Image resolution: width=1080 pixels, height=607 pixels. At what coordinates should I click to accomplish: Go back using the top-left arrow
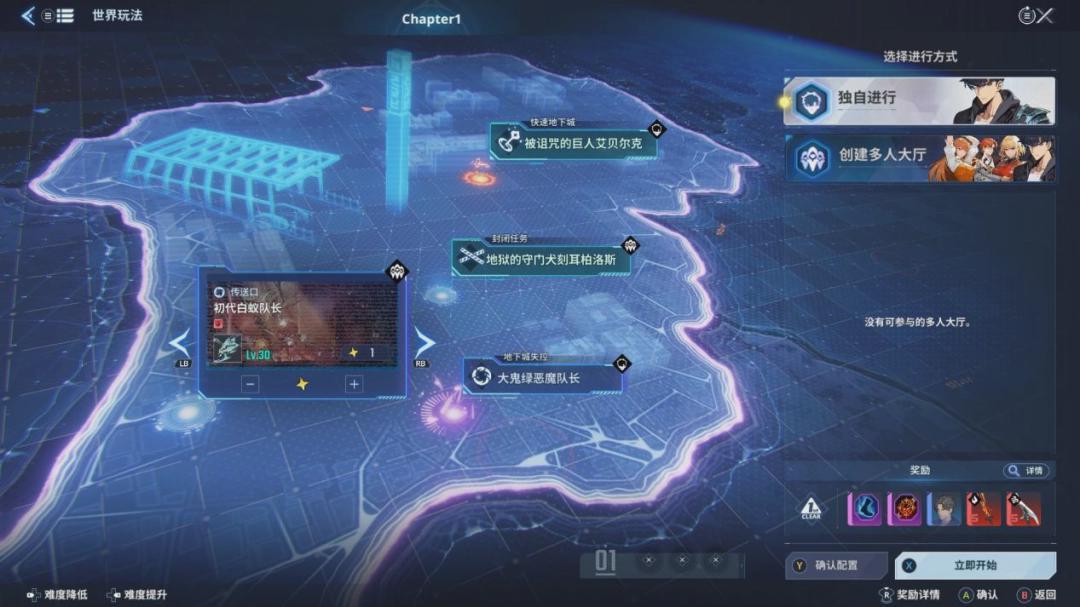click(x=27, y=15)
